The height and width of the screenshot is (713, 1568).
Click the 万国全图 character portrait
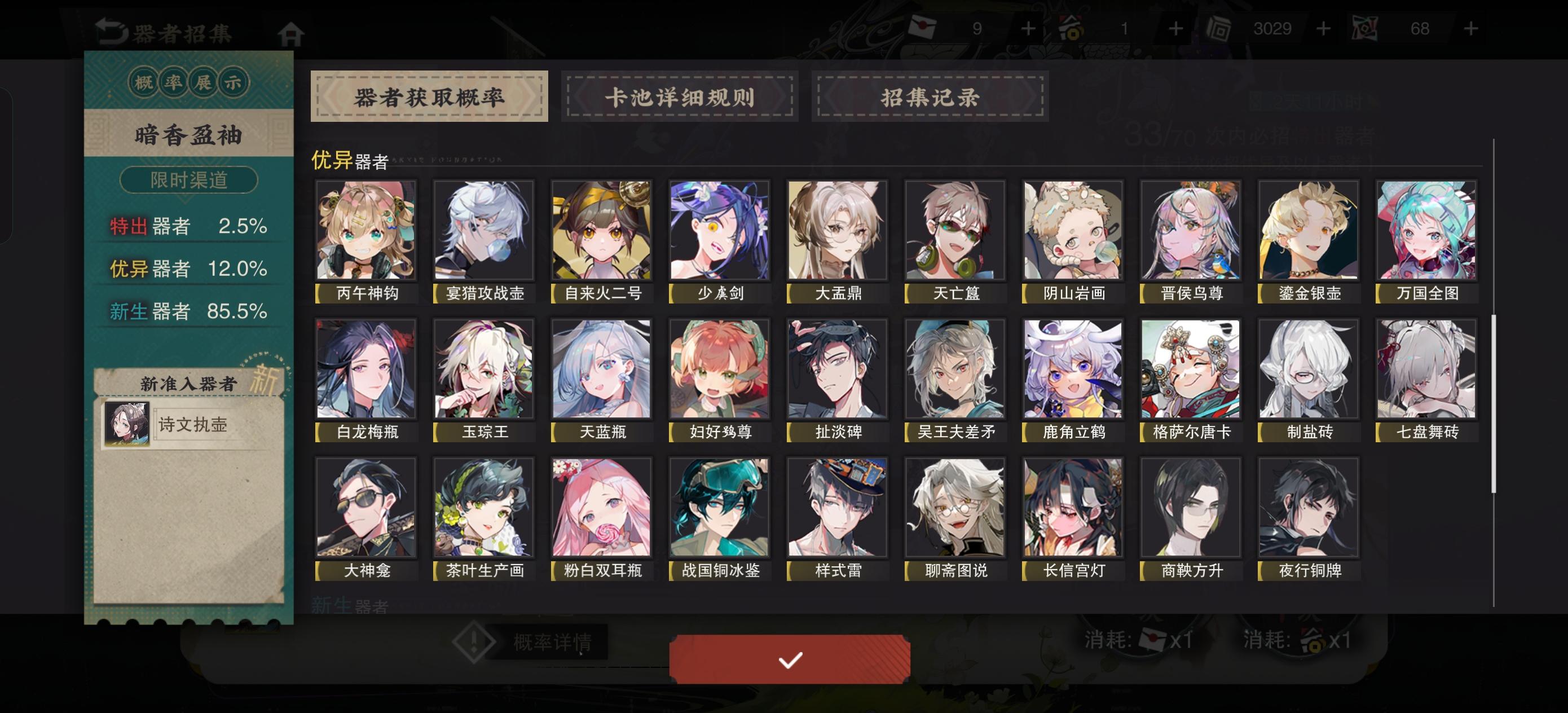point(1426,231)
